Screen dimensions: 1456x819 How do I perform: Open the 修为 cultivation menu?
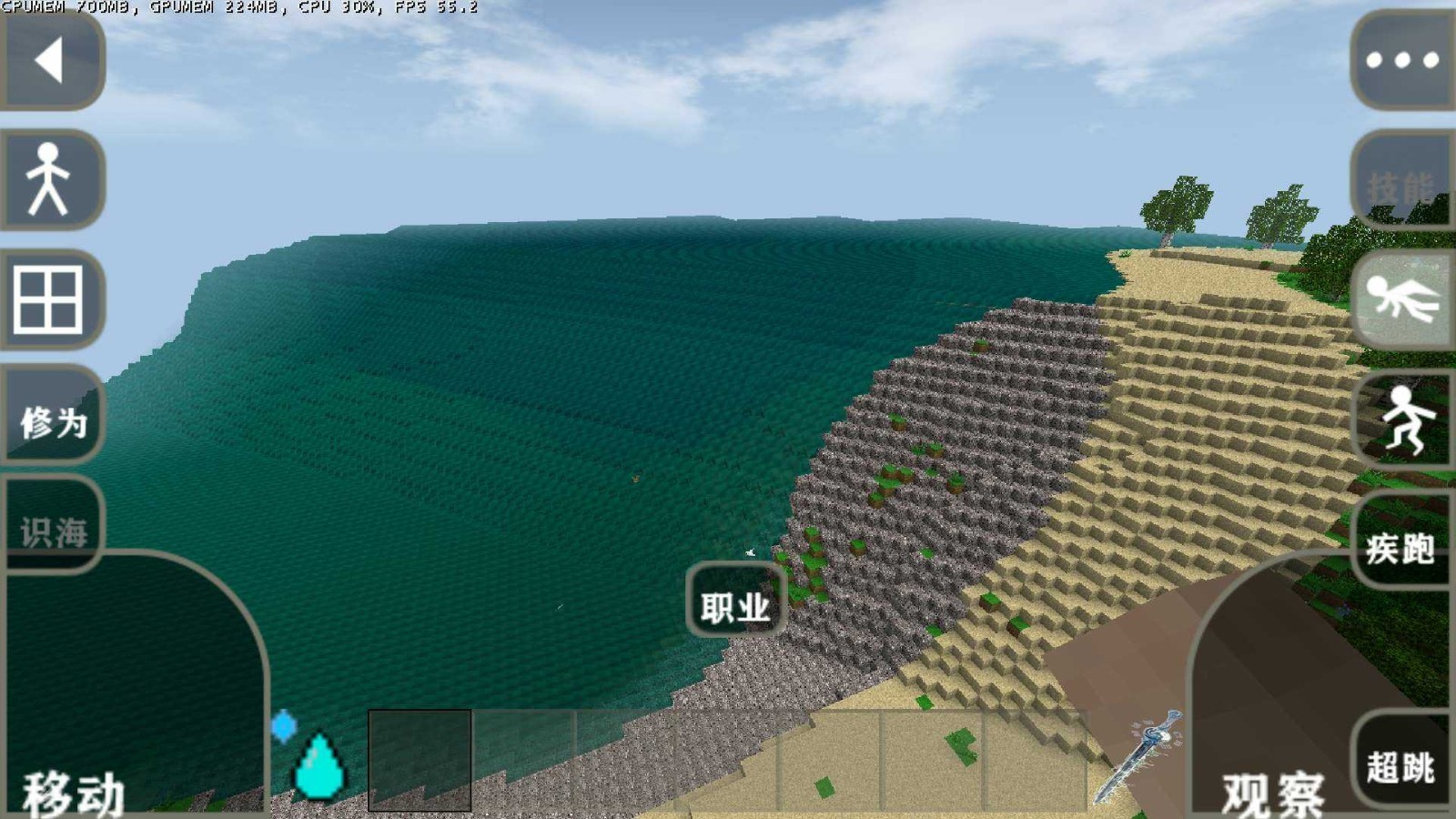[53, 419]
